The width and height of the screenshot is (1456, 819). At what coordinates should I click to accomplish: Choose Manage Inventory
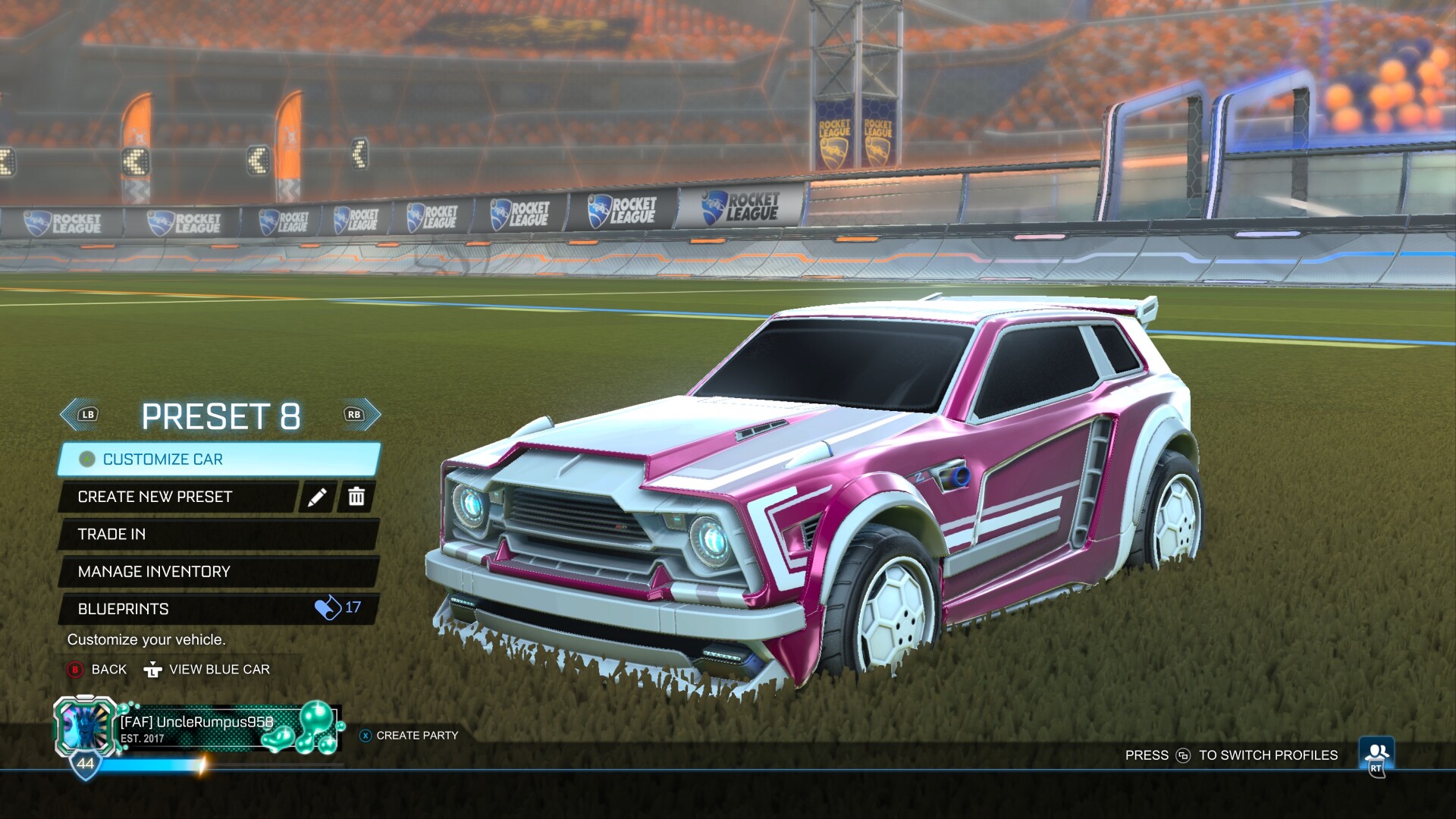[218, 572]
